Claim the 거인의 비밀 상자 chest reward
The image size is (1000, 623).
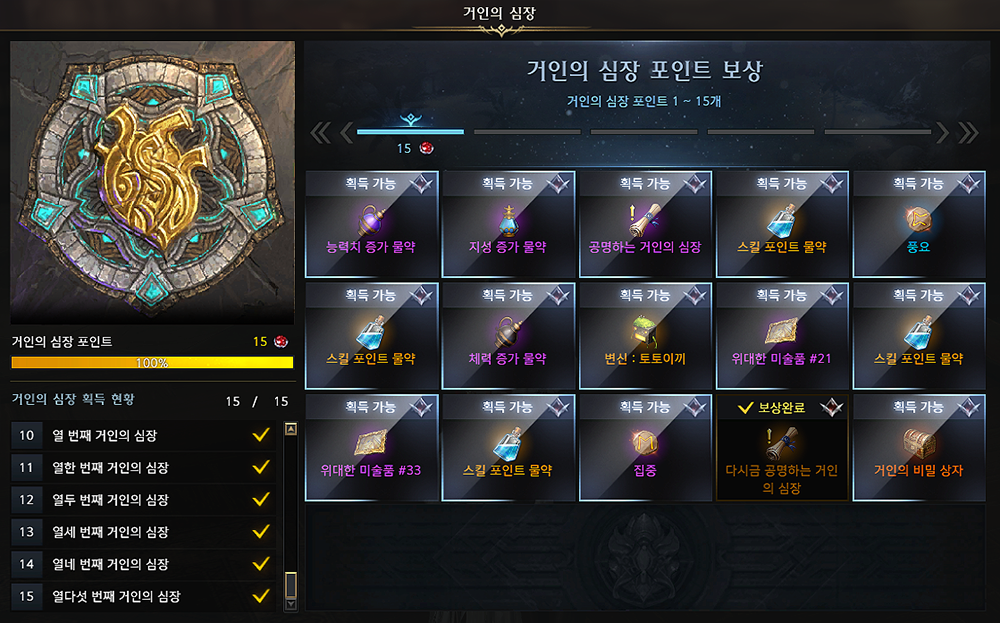[x=918, y=448]
